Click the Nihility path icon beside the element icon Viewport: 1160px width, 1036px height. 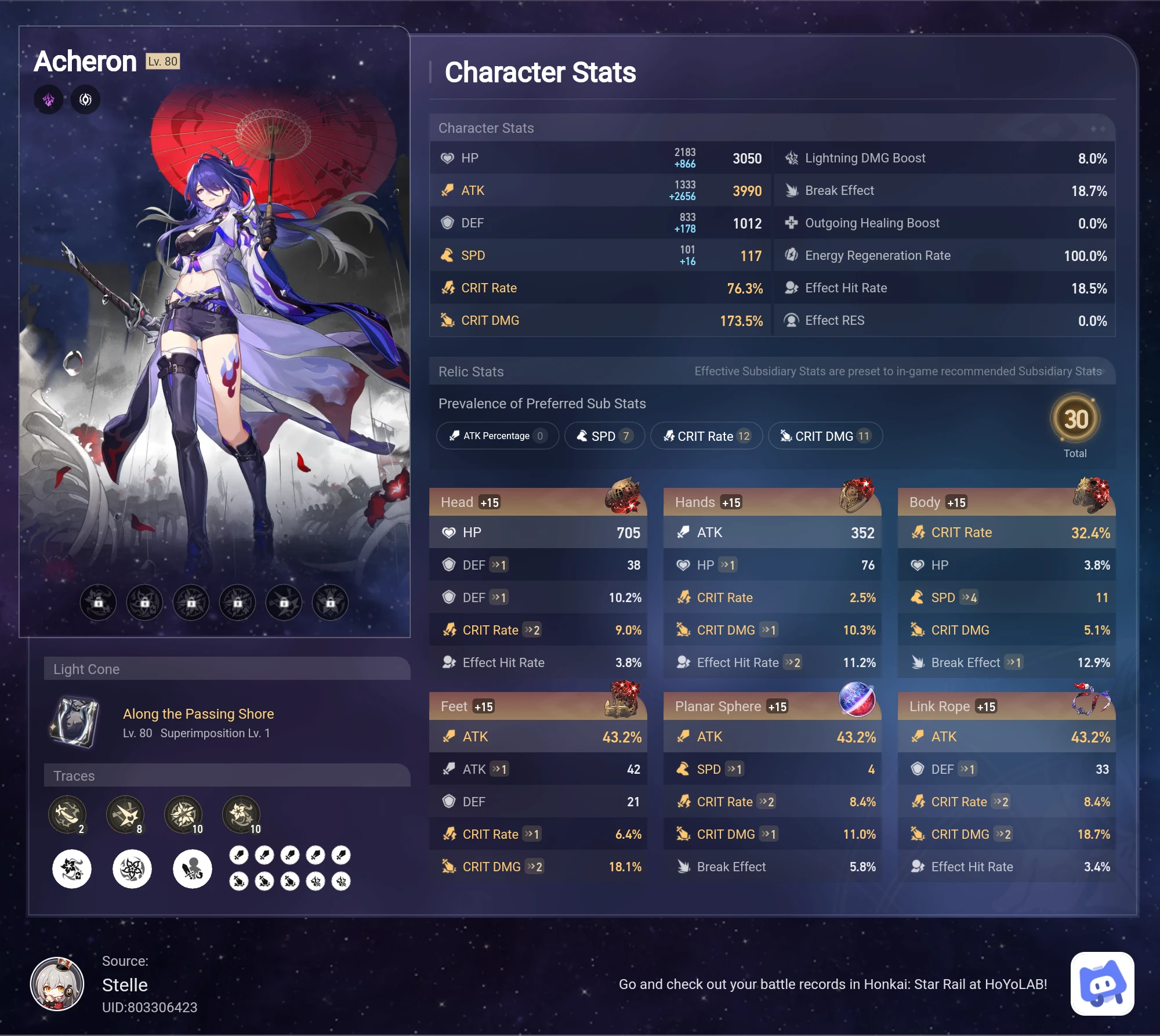point(85,99)
